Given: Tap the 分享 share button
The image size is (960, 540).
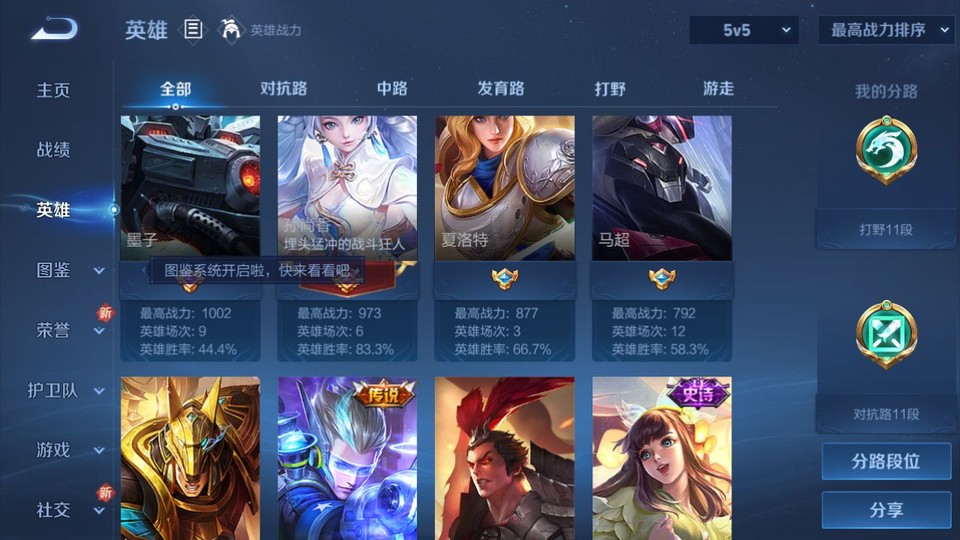Looking at the screenshot, I should [886, 510].
